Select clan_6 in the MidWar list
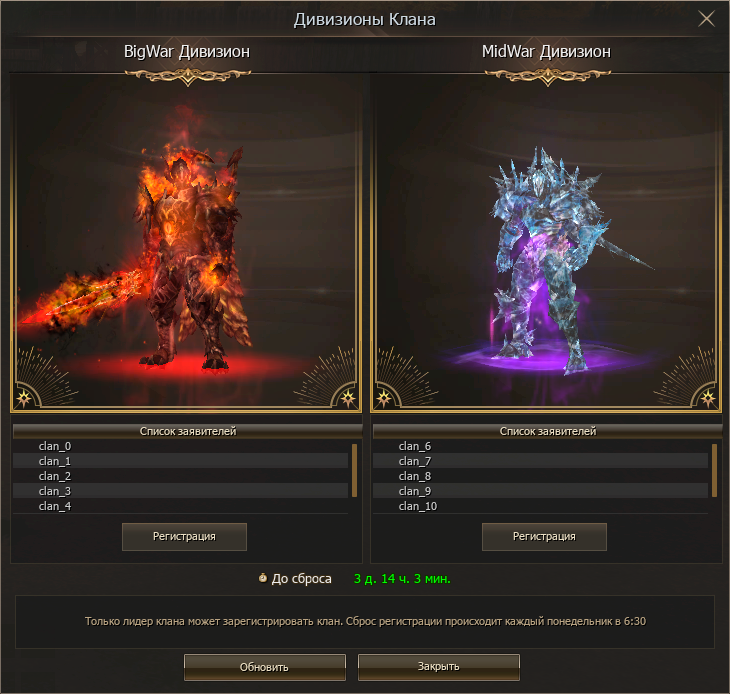Image resolution: width=730 pixels, height=694 pixels. (x=540, y=446)
